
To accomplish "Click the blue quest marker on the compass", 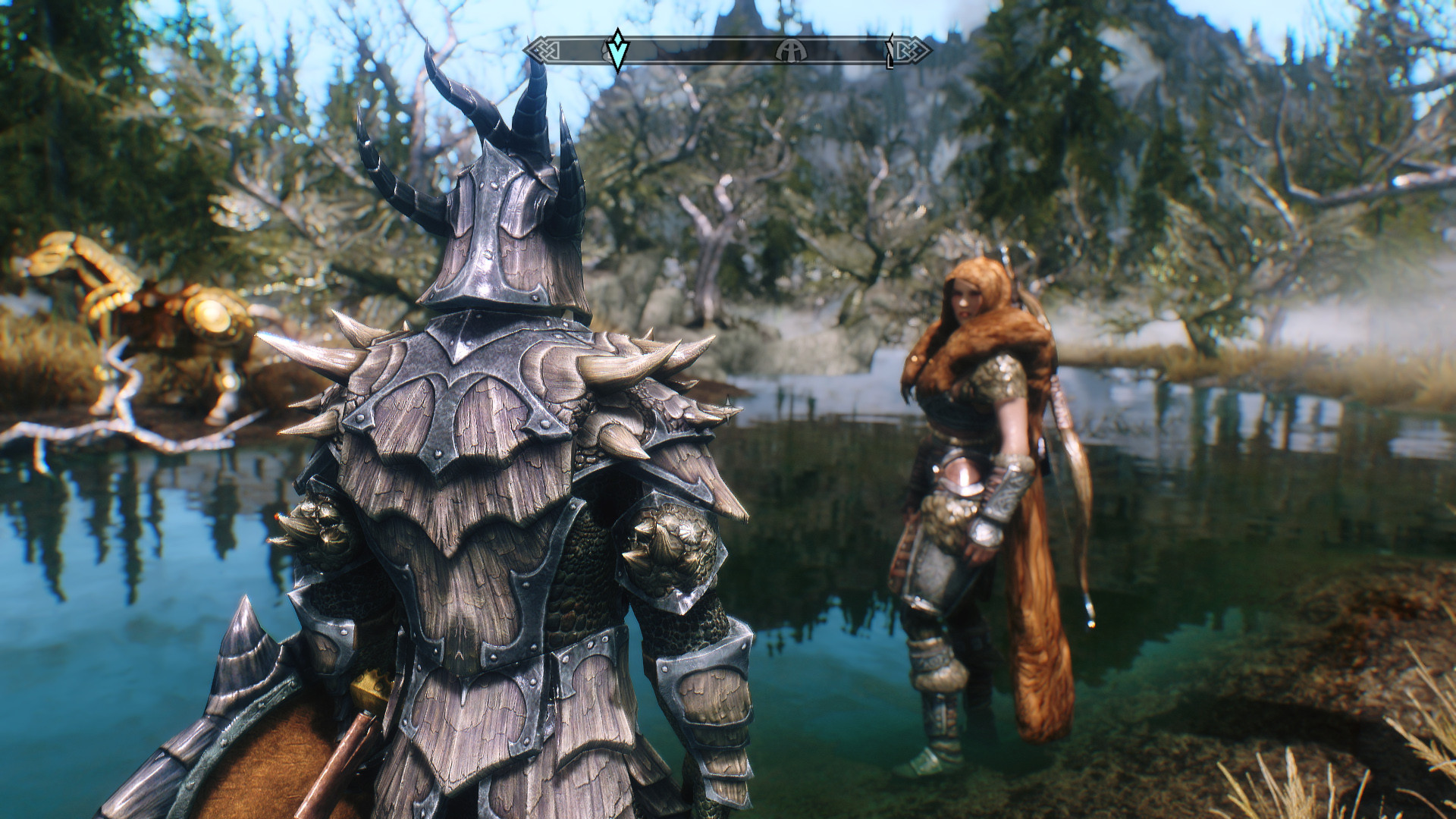I will tap(618, 51).
